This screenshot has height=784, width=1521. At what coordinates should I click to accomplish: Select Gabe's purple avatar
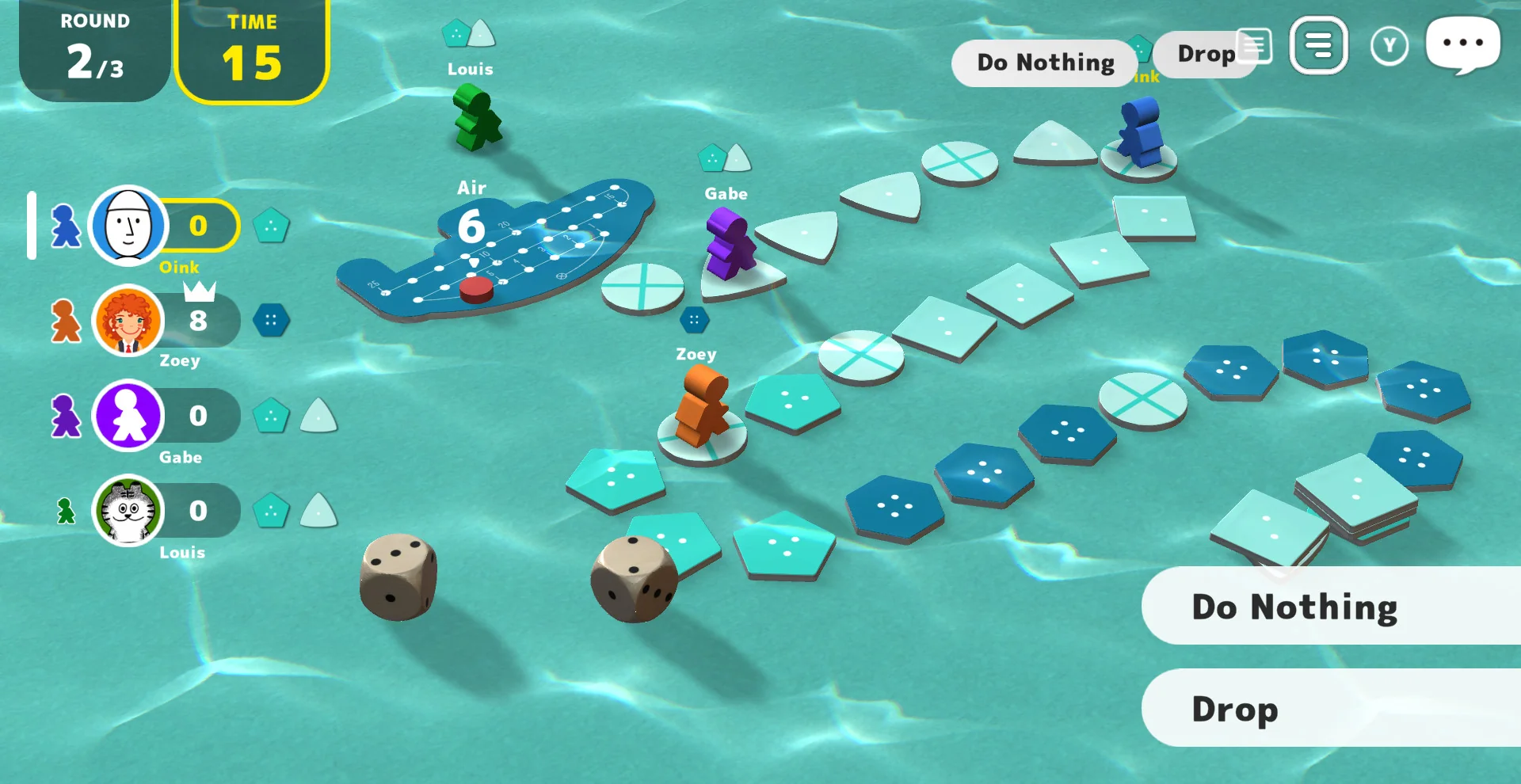pyautogui.click(x=128, y=416)
